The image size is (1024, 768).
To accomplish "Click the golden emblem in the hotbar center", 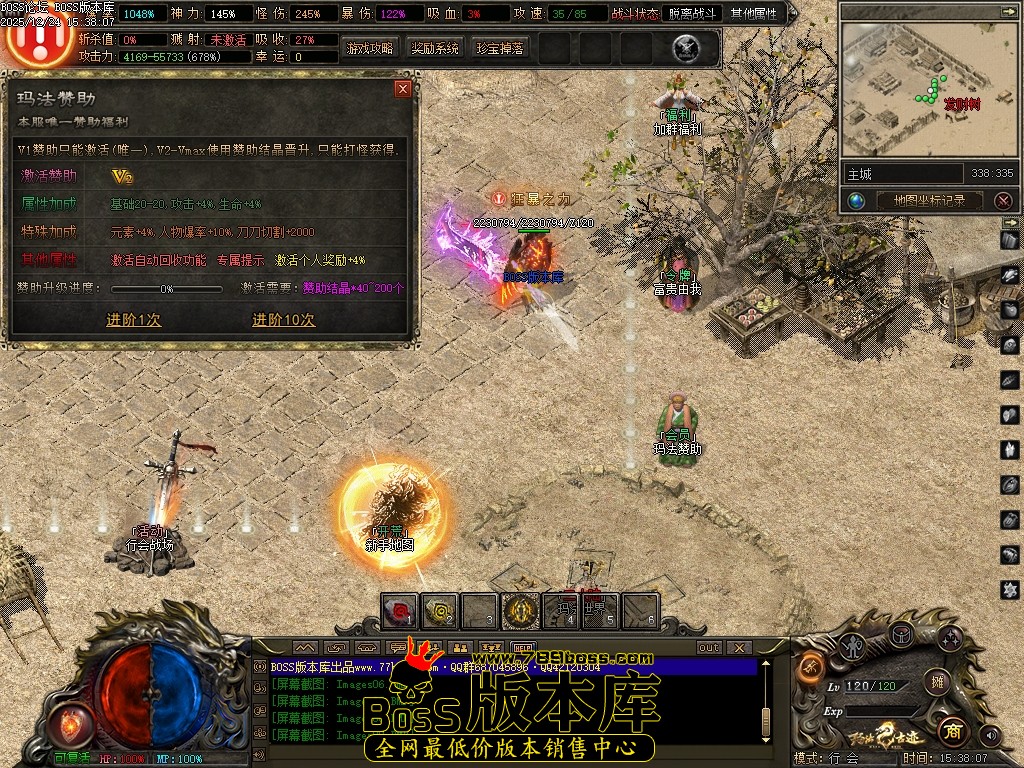I will click(x=521, y=610).
